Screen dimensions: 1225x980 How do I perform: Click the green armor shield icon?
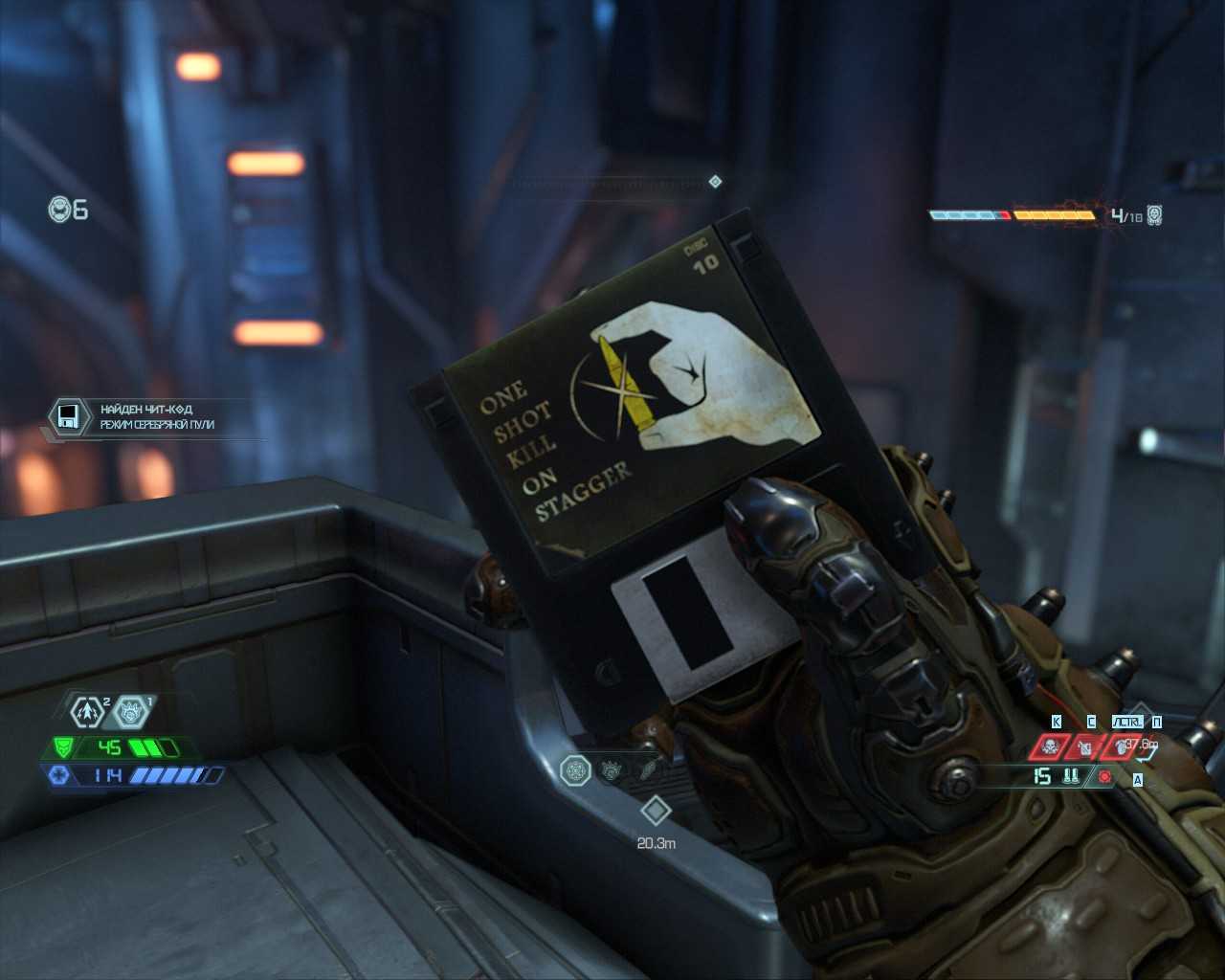63,747
